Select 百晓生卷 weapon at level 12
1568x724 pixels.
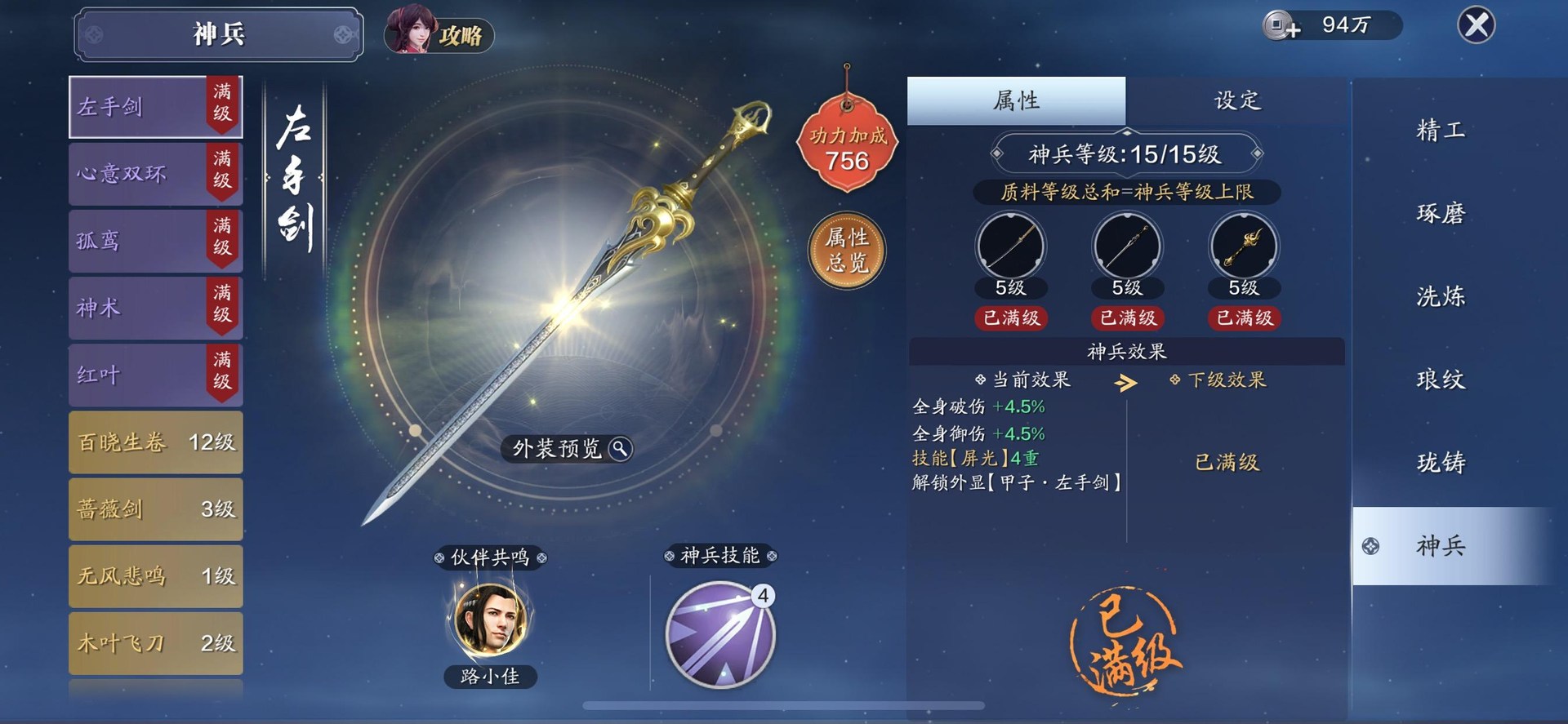tap(155, 442)
